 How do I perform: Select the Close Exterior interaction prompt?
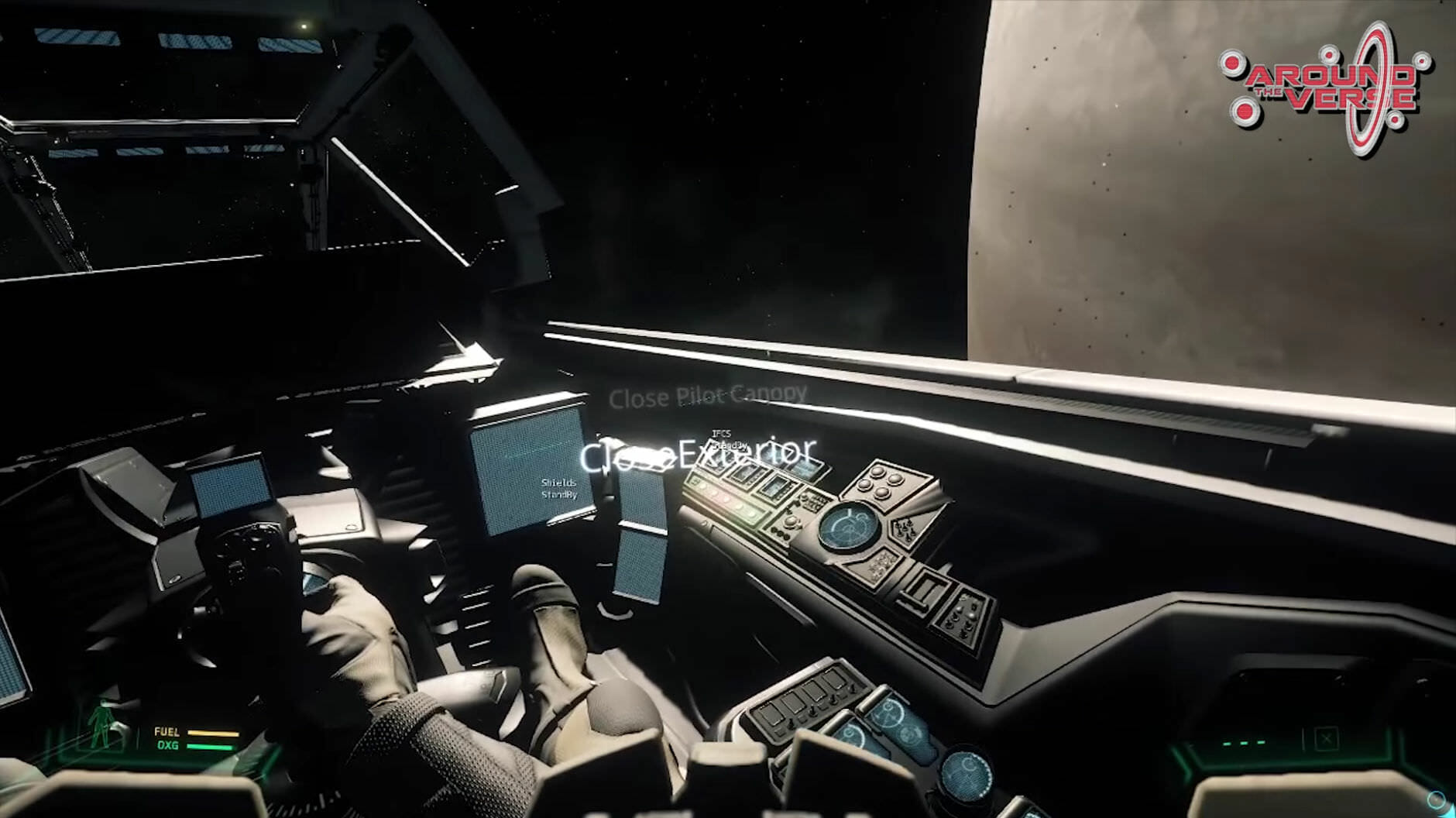tap(697, 454)
